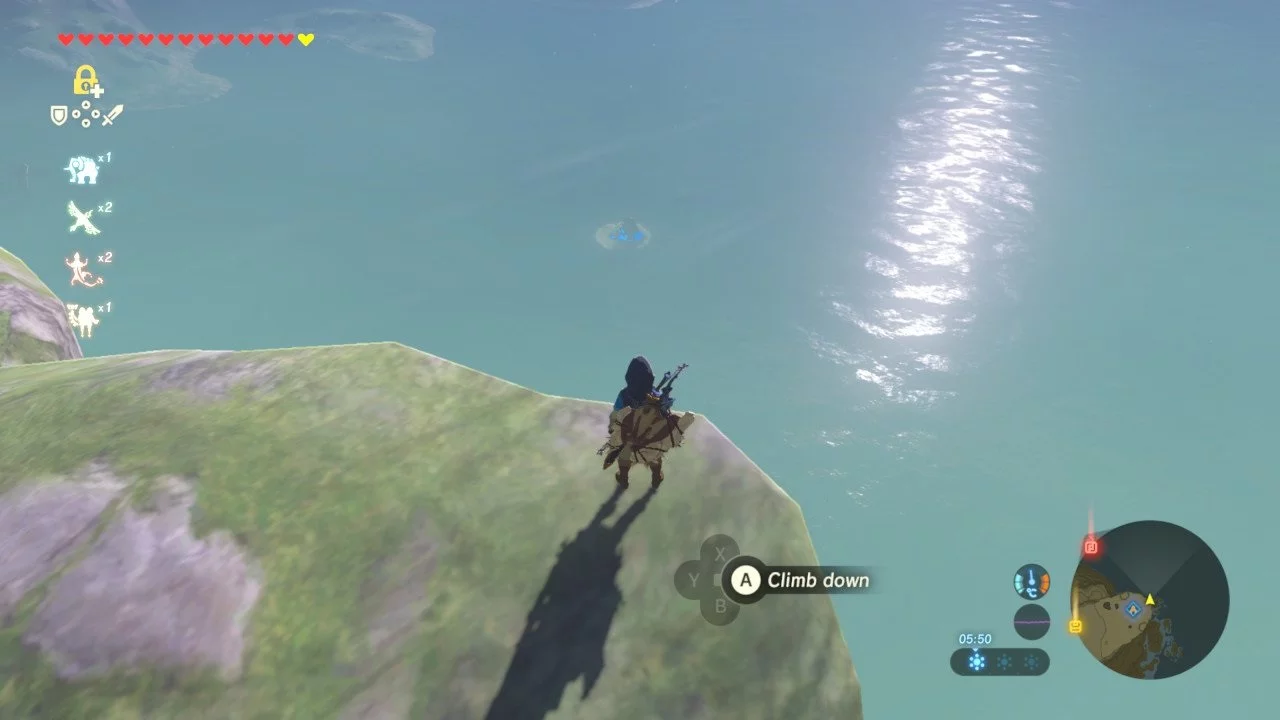Click the yellow lock icon with the plus symbol
Screen dimensions: 1280x720
tap(85, 81)
